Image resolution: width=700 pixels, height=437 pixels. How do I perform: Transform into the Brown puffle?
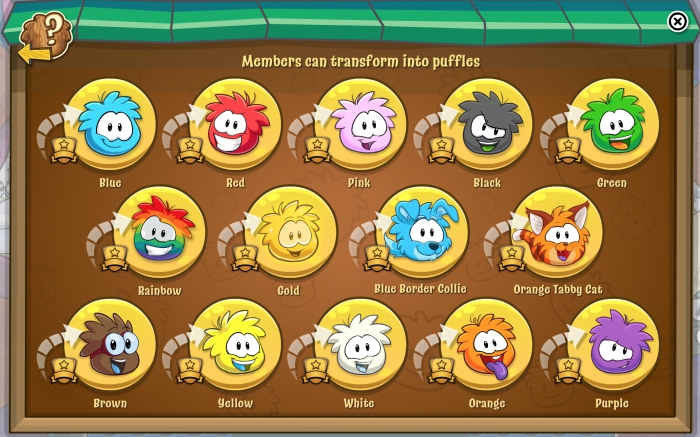pos(109,345)
